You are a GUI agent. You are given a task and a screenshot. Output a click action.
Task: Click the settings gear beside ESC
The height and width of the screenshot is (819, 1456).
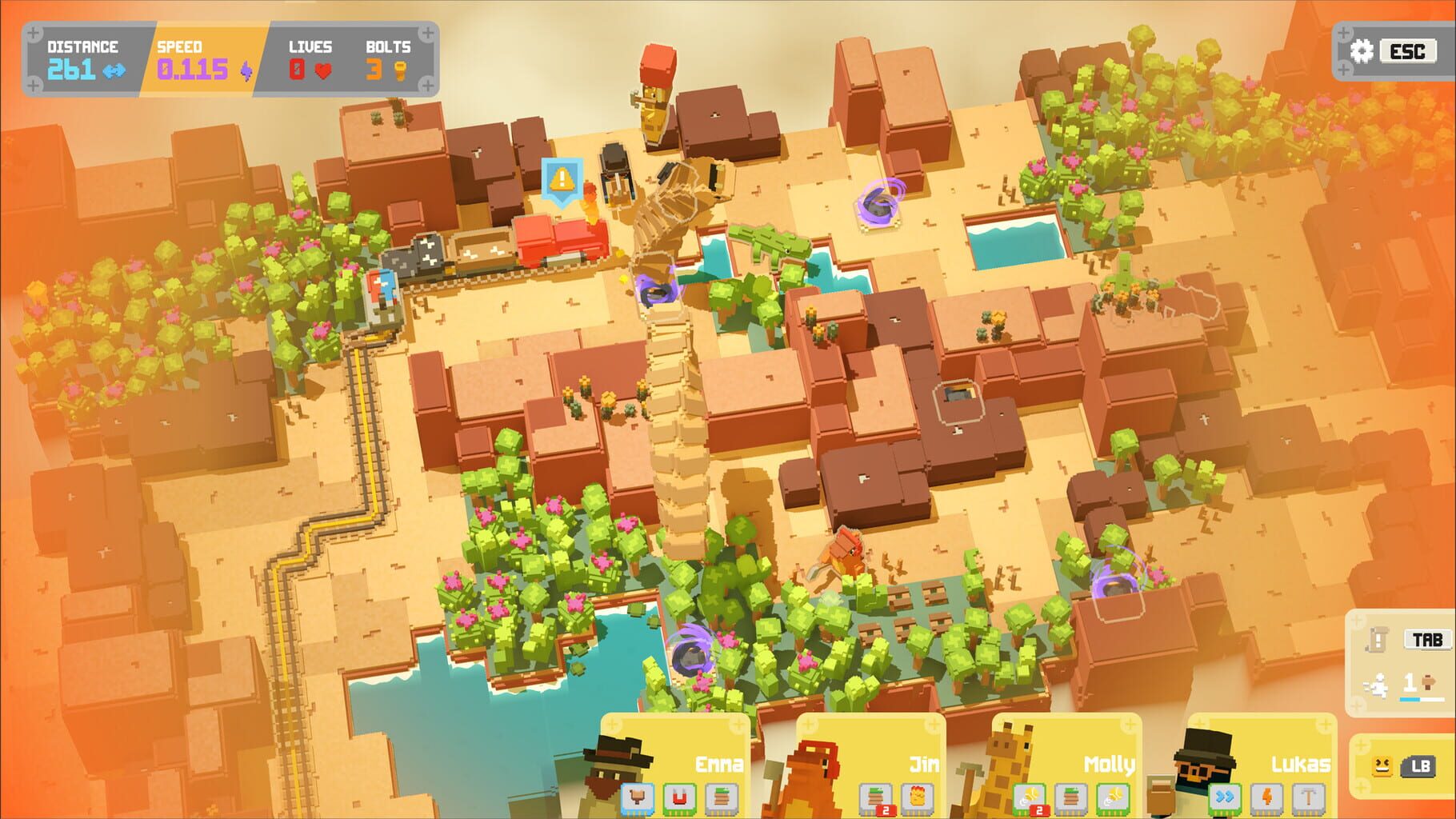pyautogui.click(x=1362, y=50)
